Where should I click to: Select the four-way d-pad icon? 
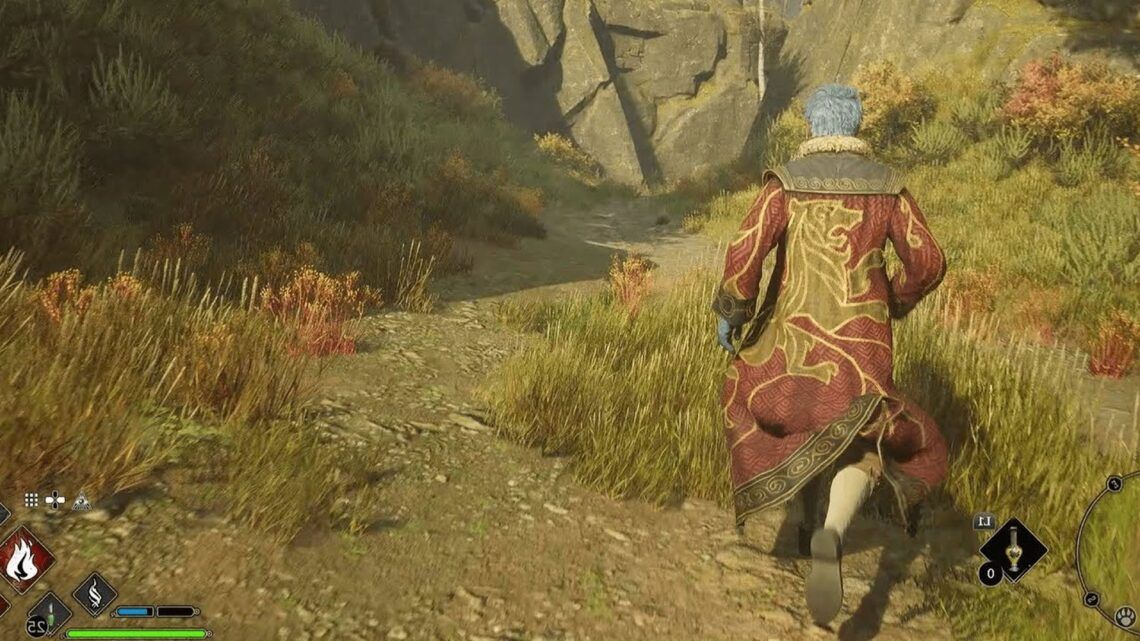[x=56, y=500]
